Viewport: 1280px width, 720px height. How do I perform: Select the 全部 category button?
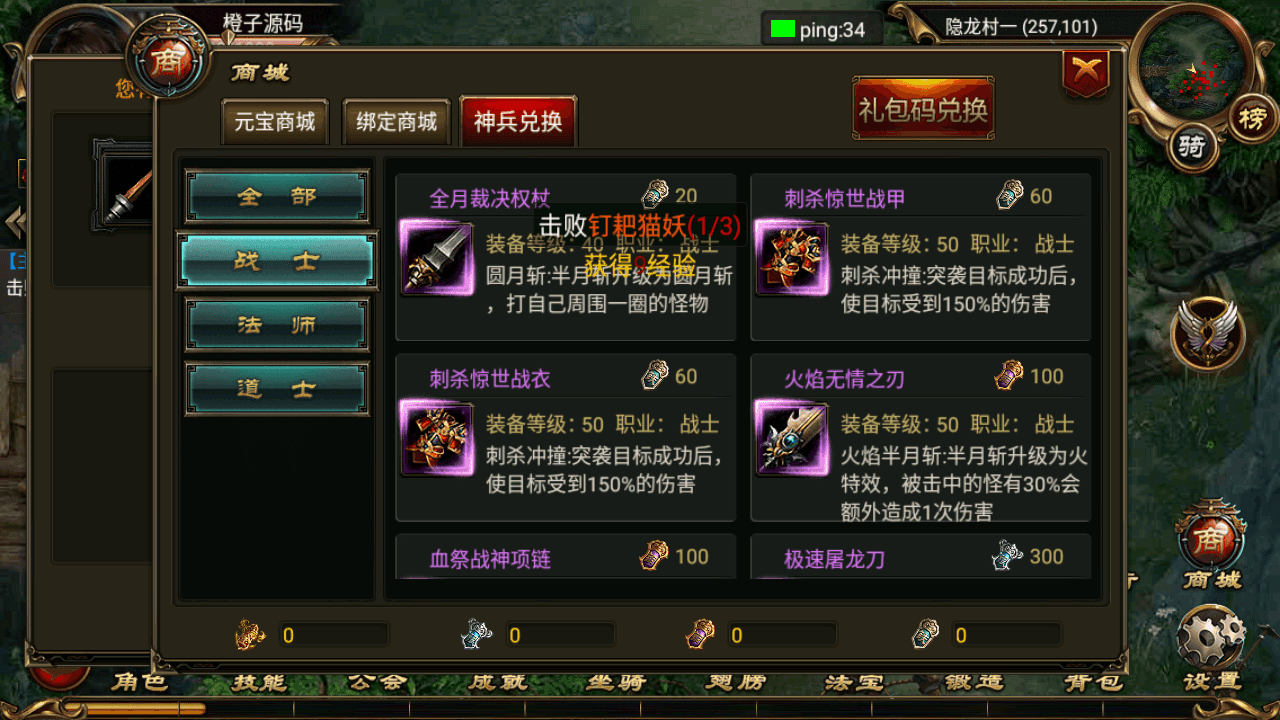(x=276, y=196)
